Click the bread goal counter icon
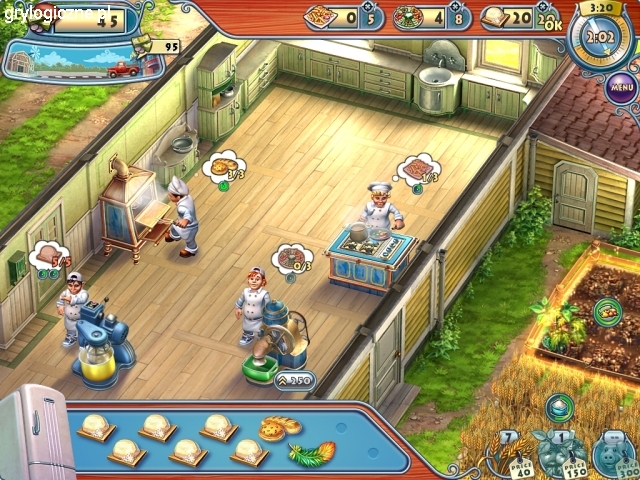The height and width of the screenshot is (480, 640). pos(494,17)
